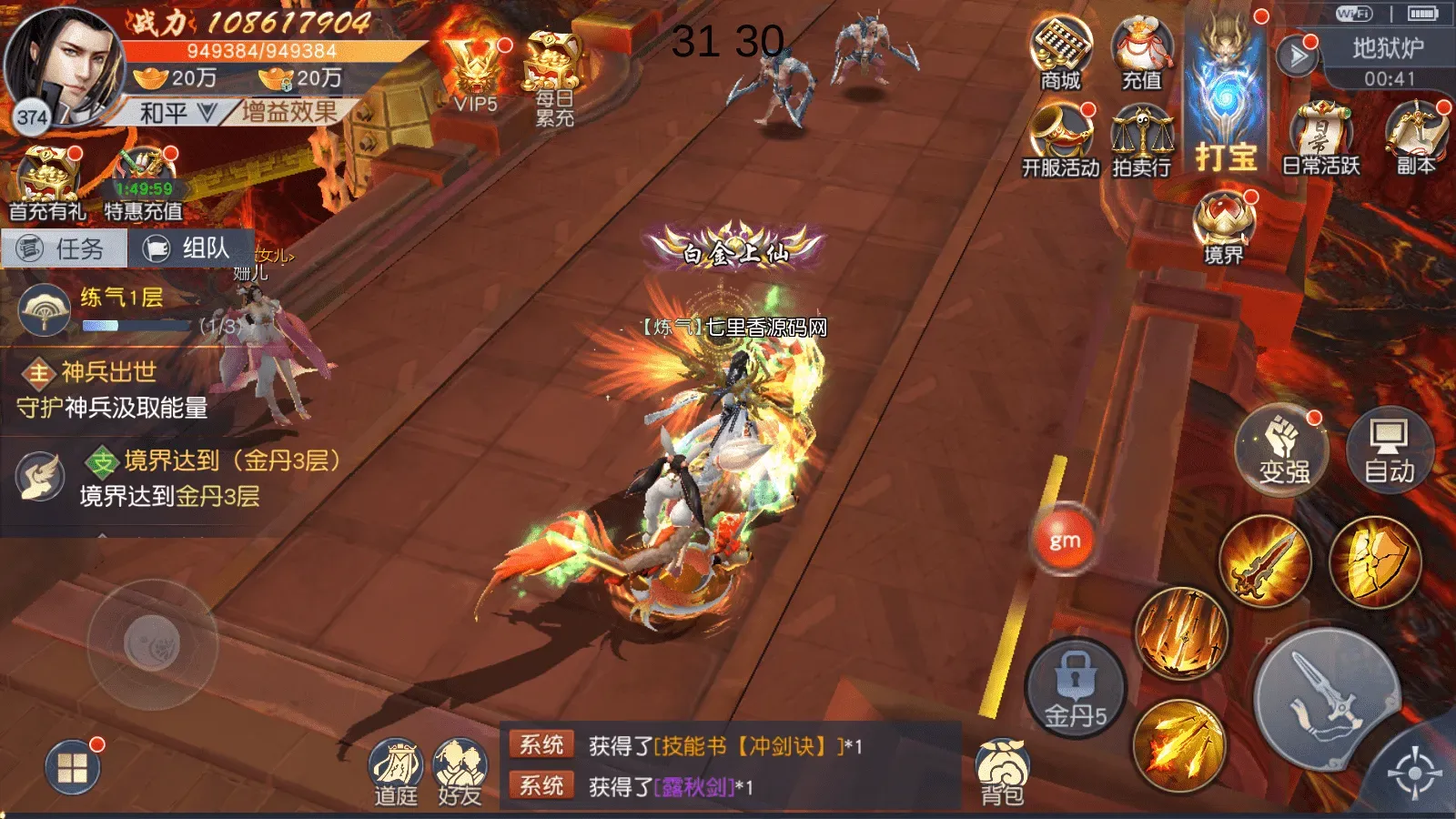
Task: Open the 境界 realm icon
Action: 1224,228
